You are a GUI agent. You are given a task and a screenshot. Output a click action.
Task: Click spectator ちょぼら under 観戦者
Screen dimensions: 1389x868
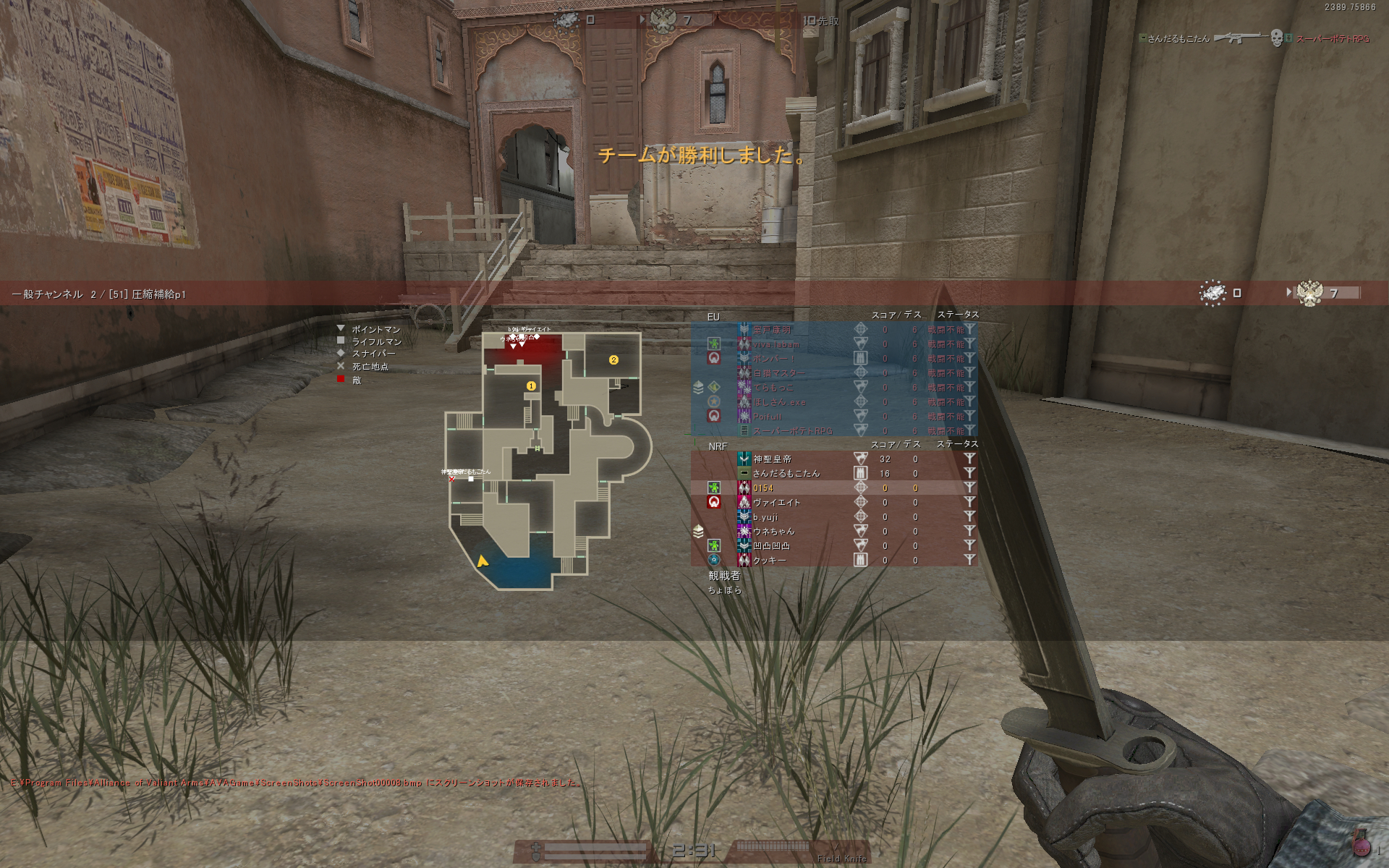tap(724, 590)
